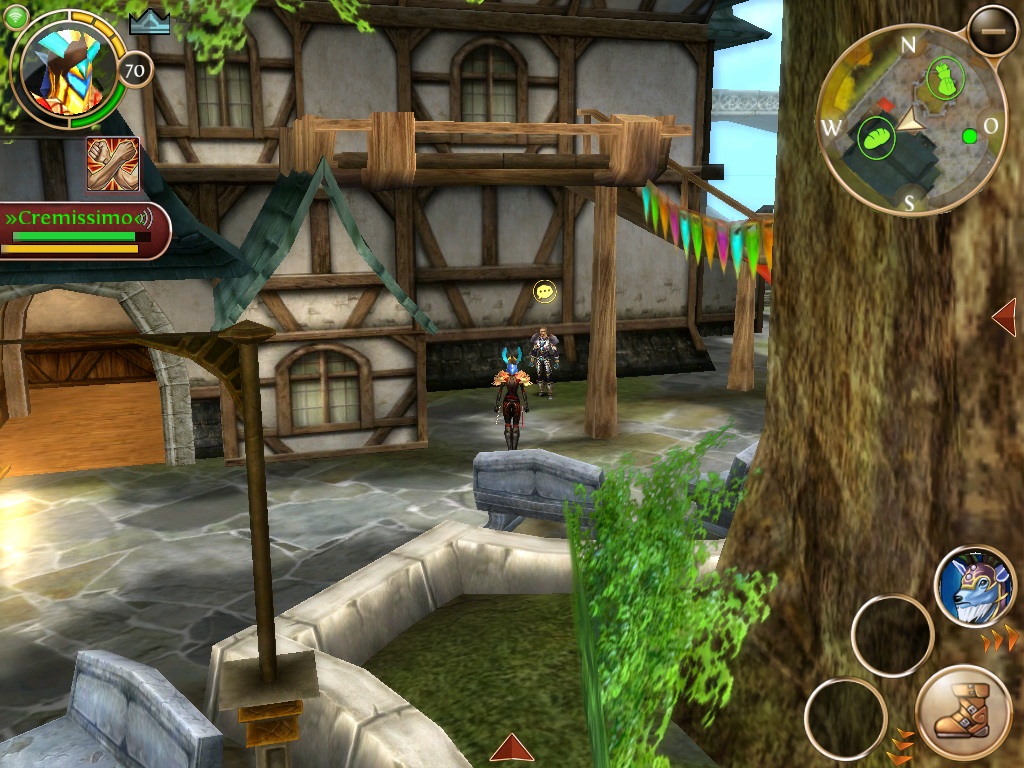This screenshot has width=1024, height=768.
Task: Inspect the crossed fists buff icon
Action: (112, 164)
